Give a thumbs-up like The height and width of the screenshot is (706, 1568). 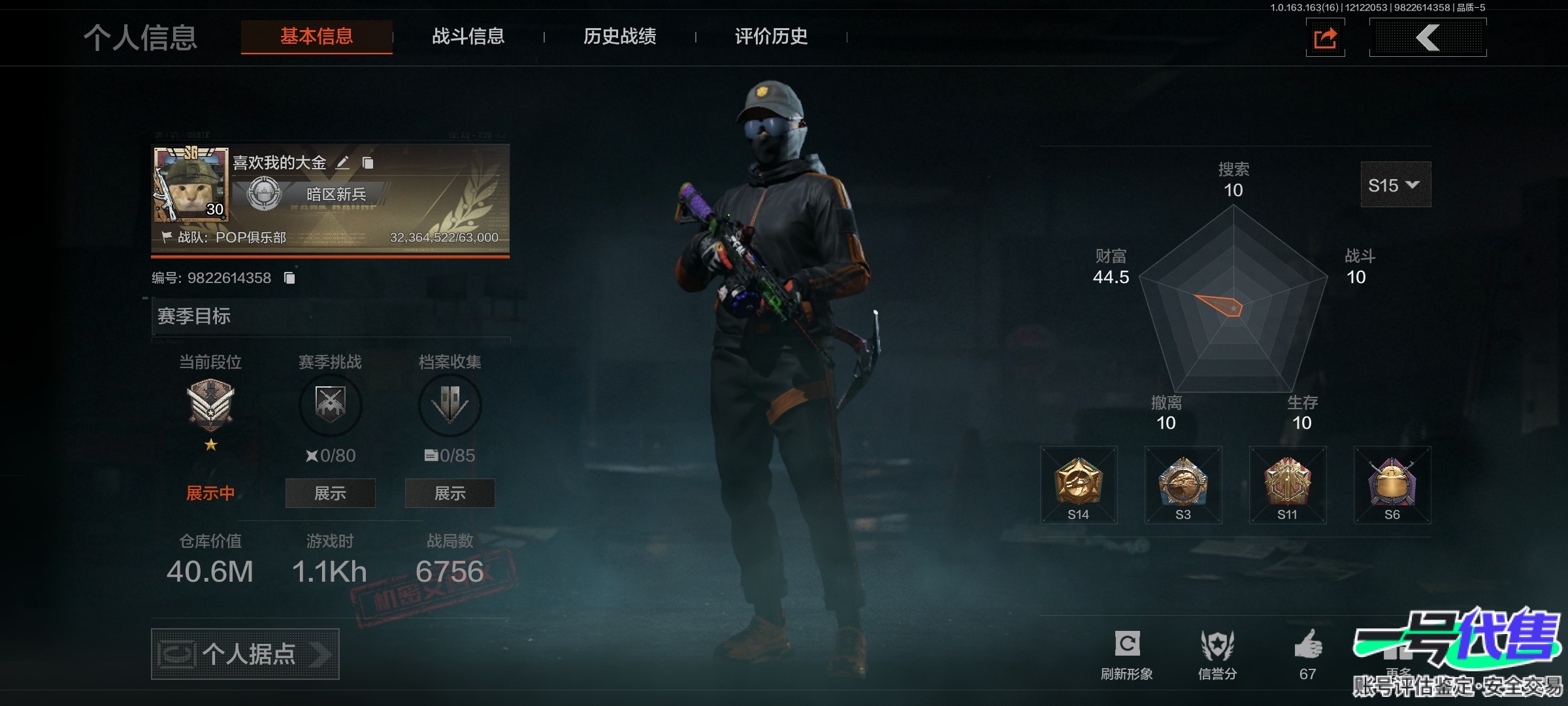1308,647
